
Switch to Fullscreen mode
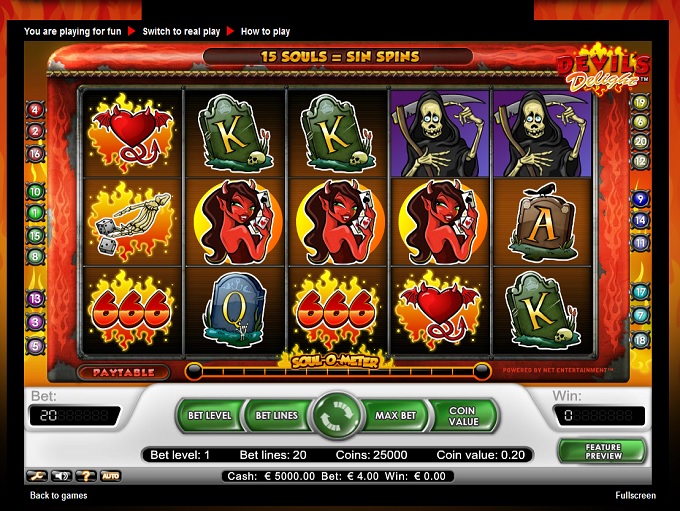coord(636,495)
